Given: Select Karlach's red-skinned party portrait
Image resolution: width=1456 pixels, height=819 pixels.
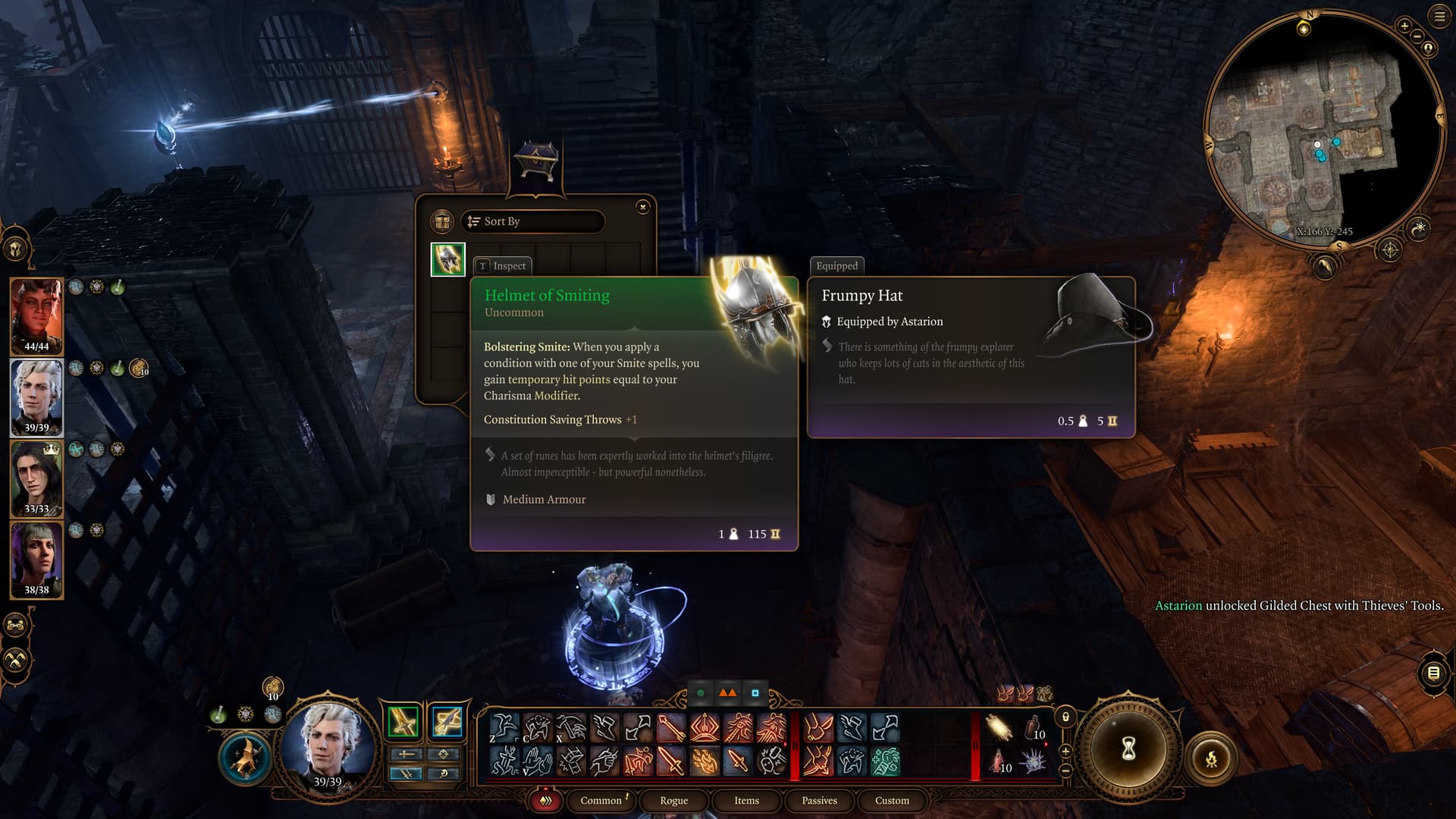Looking at the screenshot, I should 36,315.
